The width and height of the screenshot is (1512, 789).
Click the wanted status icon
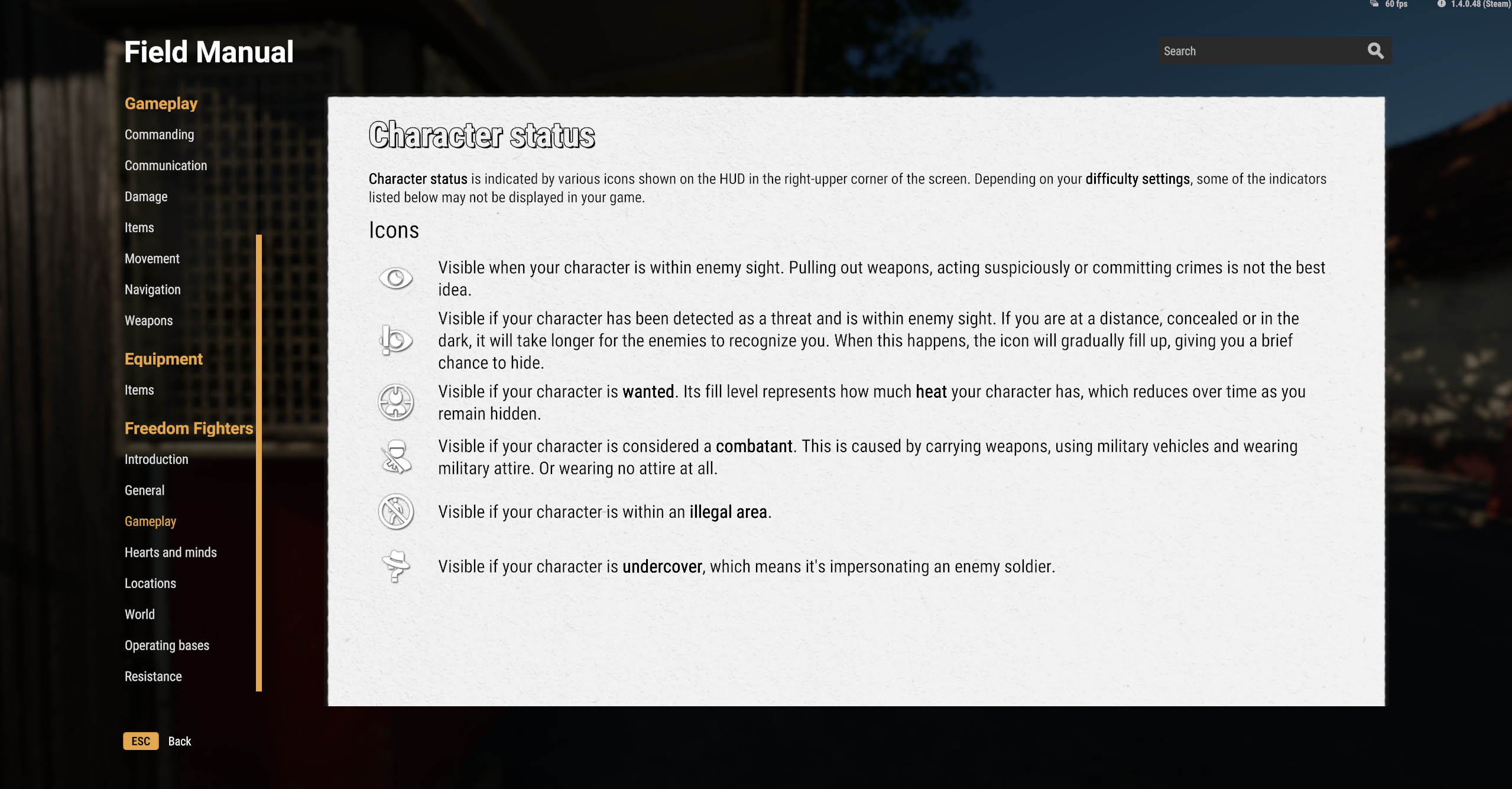click(395, 402)
